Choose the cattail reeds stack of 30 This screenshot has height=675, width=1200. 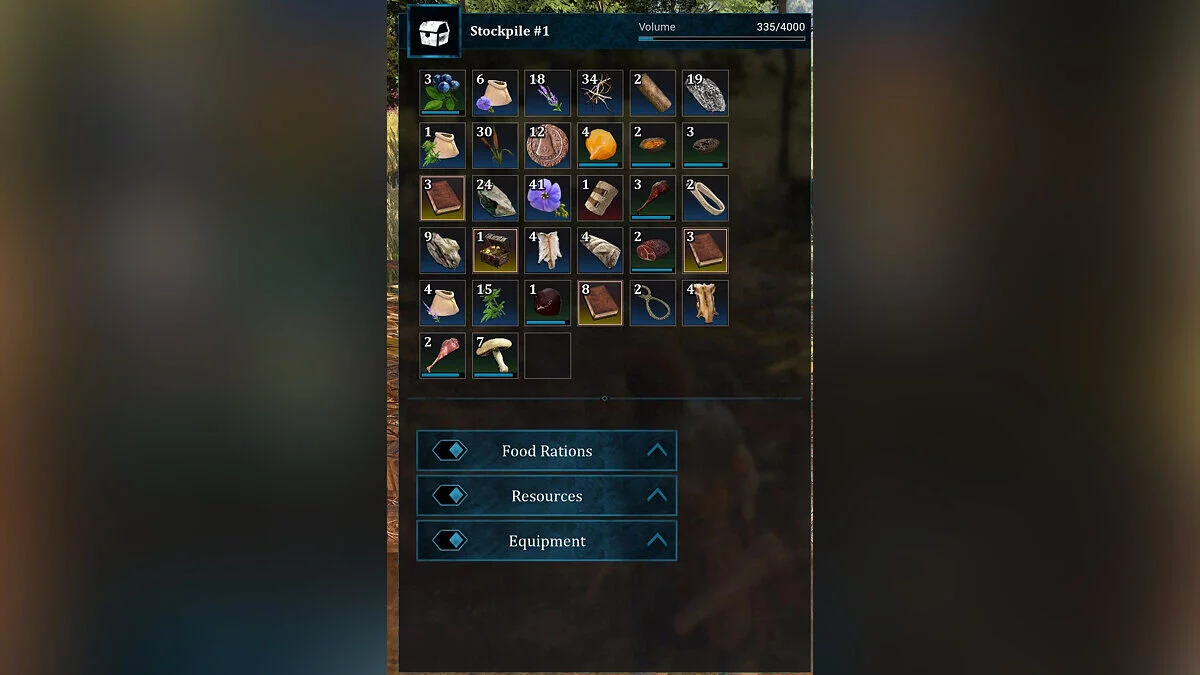point(495,146)
